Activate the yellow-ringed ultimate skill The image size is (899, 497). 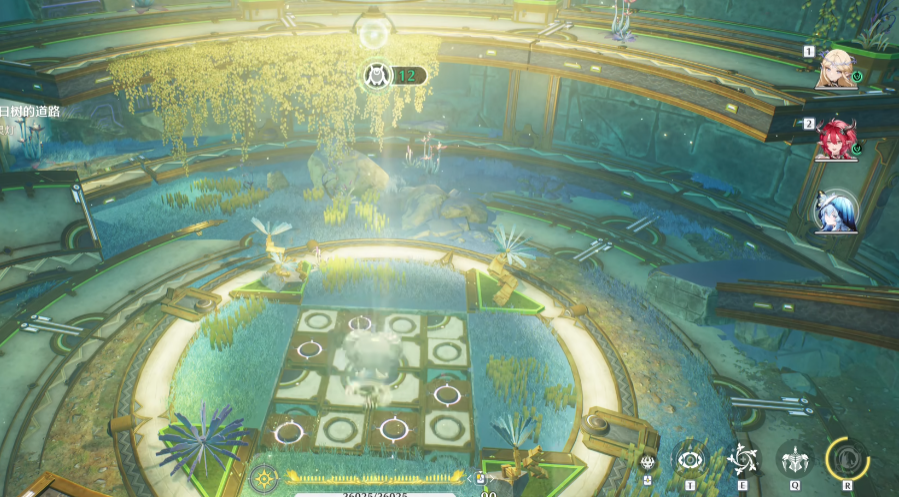point(847,460)
